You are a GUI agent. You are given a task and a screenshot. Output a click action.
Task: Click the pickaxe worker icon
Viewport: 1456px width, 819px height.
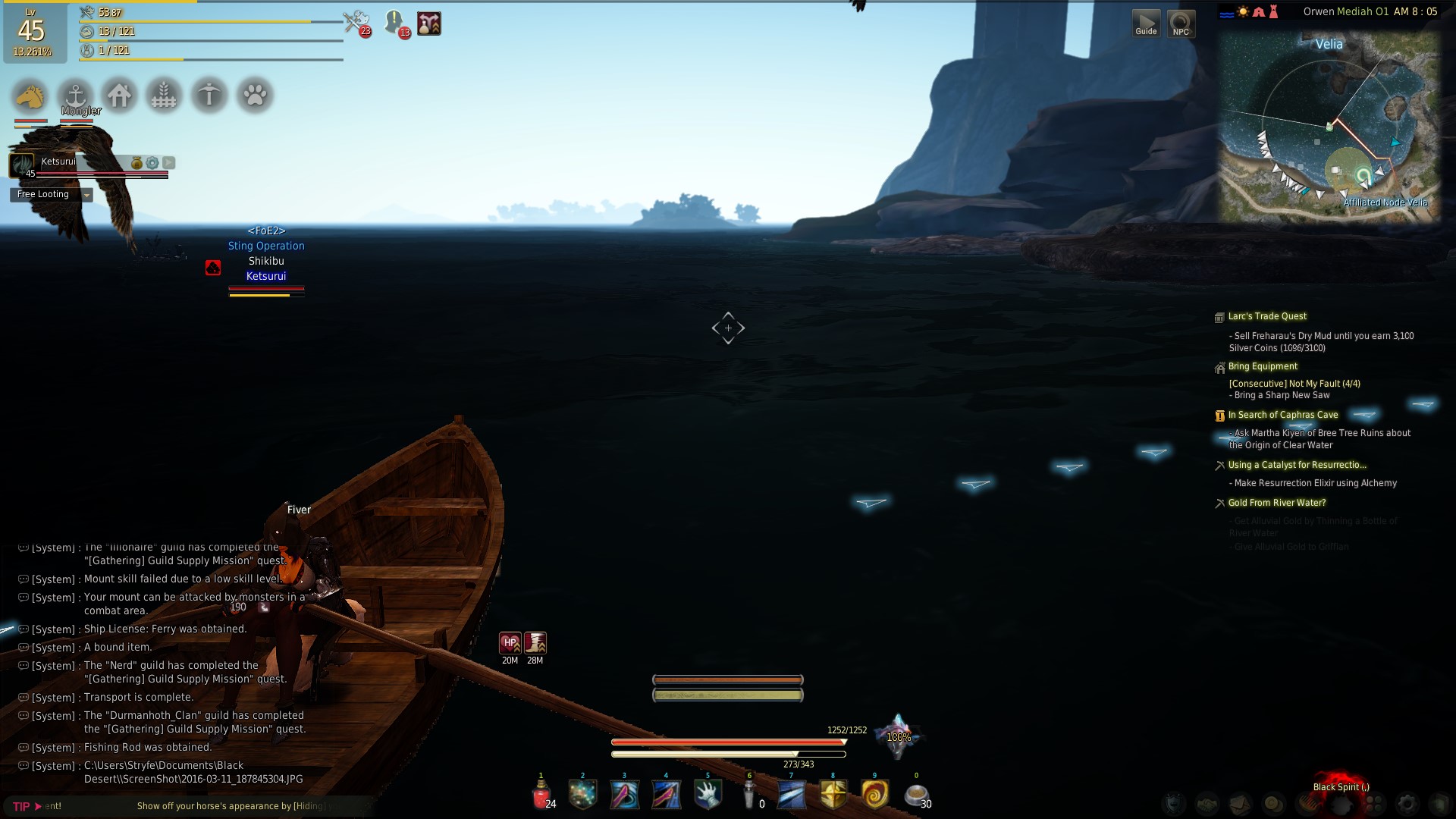pos(209,96)
